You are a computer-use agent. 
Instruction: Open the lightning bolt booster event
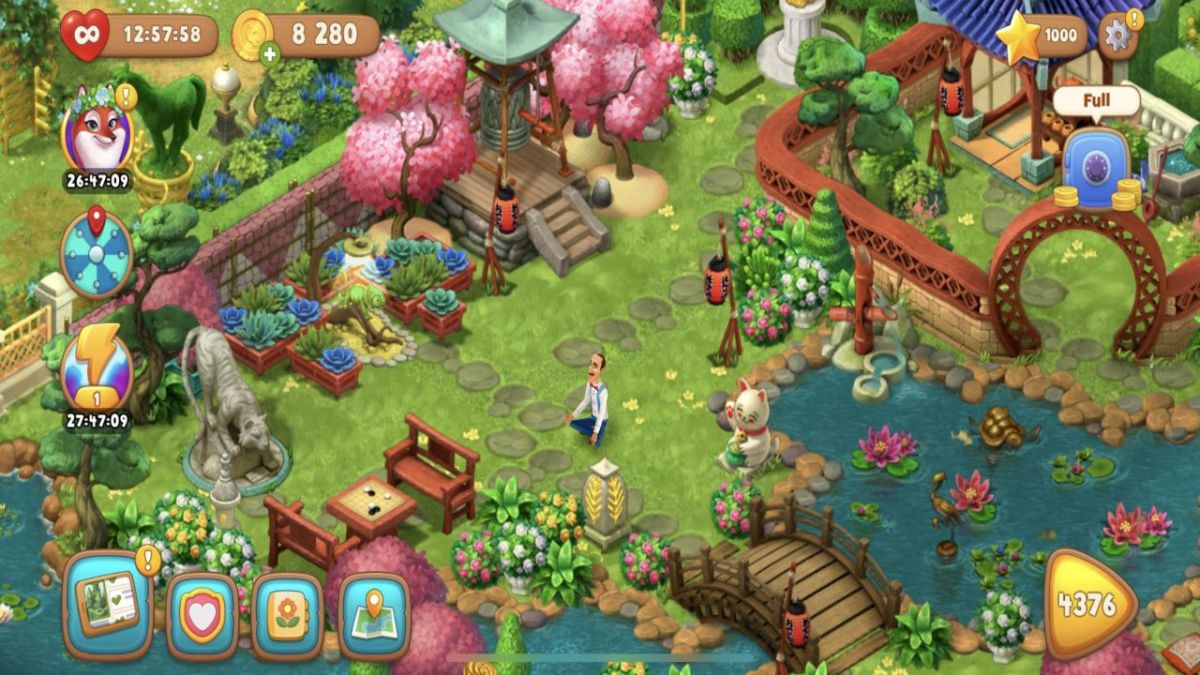point(96,366)
